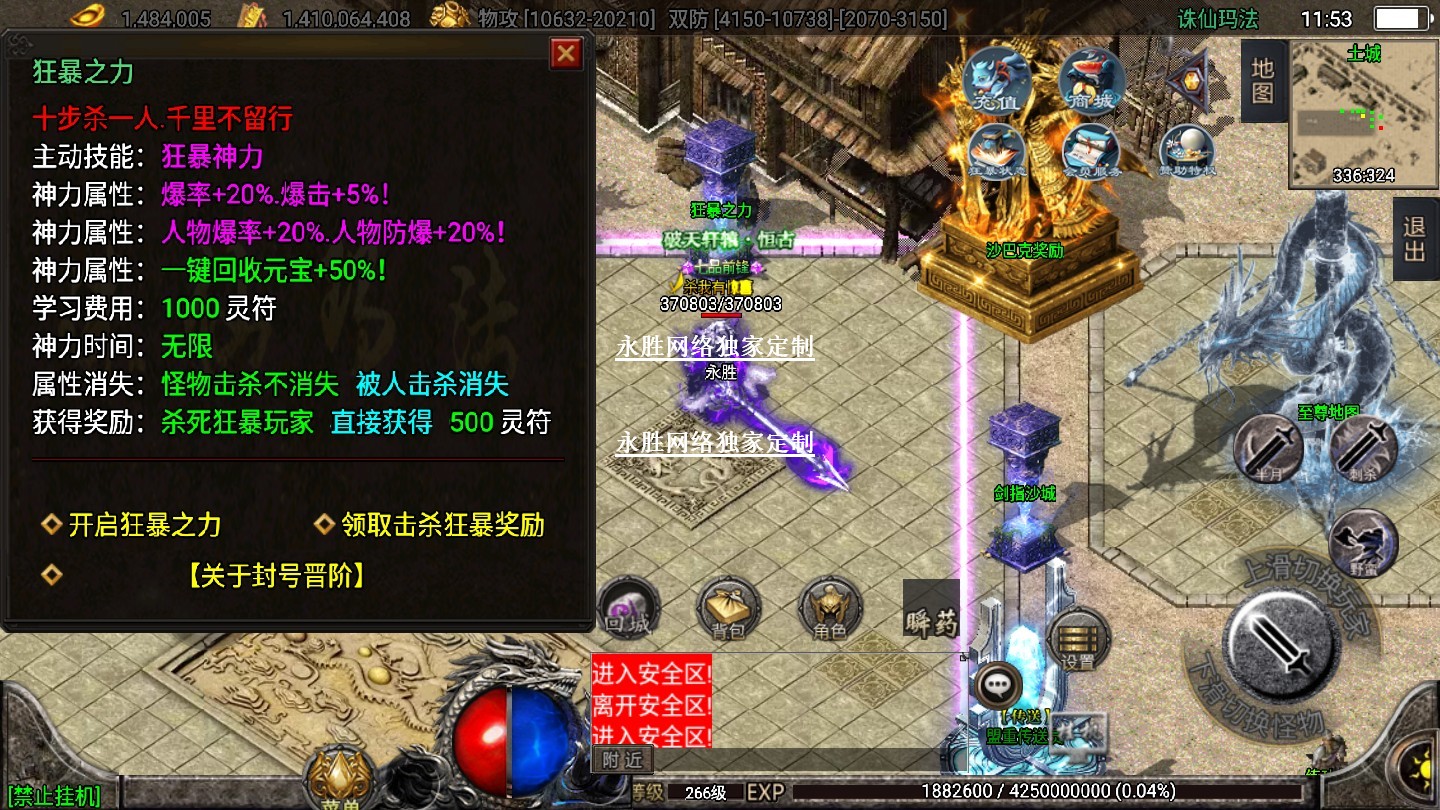Open the 充值 recharge icon
1440x810 pixels.
(x=997, y=82)
